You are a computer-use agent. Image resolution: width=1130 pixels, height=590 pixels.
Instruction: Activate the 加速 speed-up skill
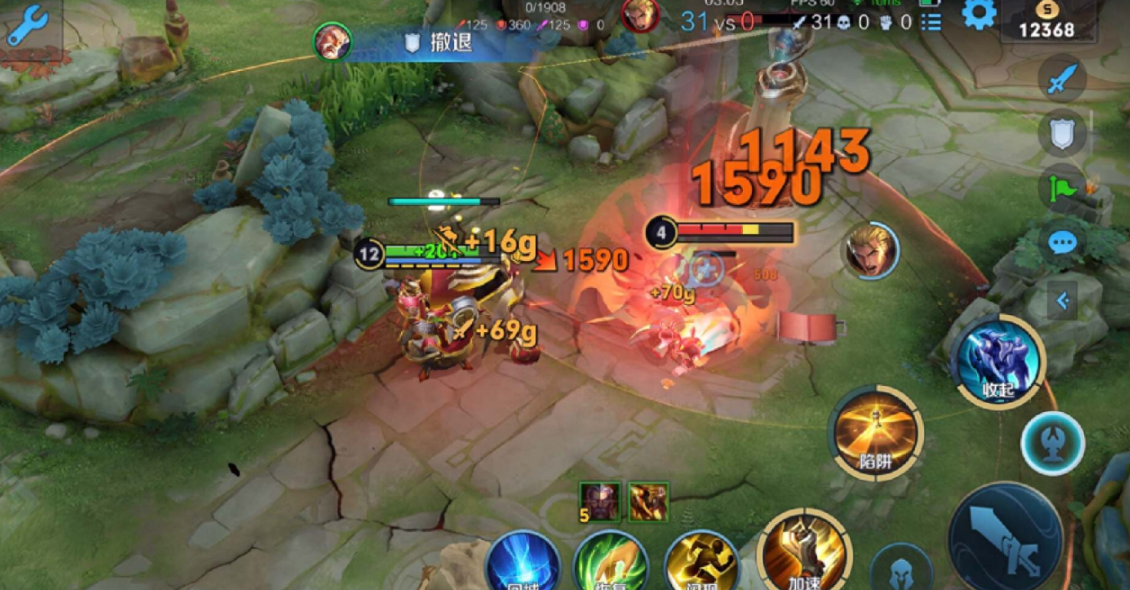click(803, 553)
